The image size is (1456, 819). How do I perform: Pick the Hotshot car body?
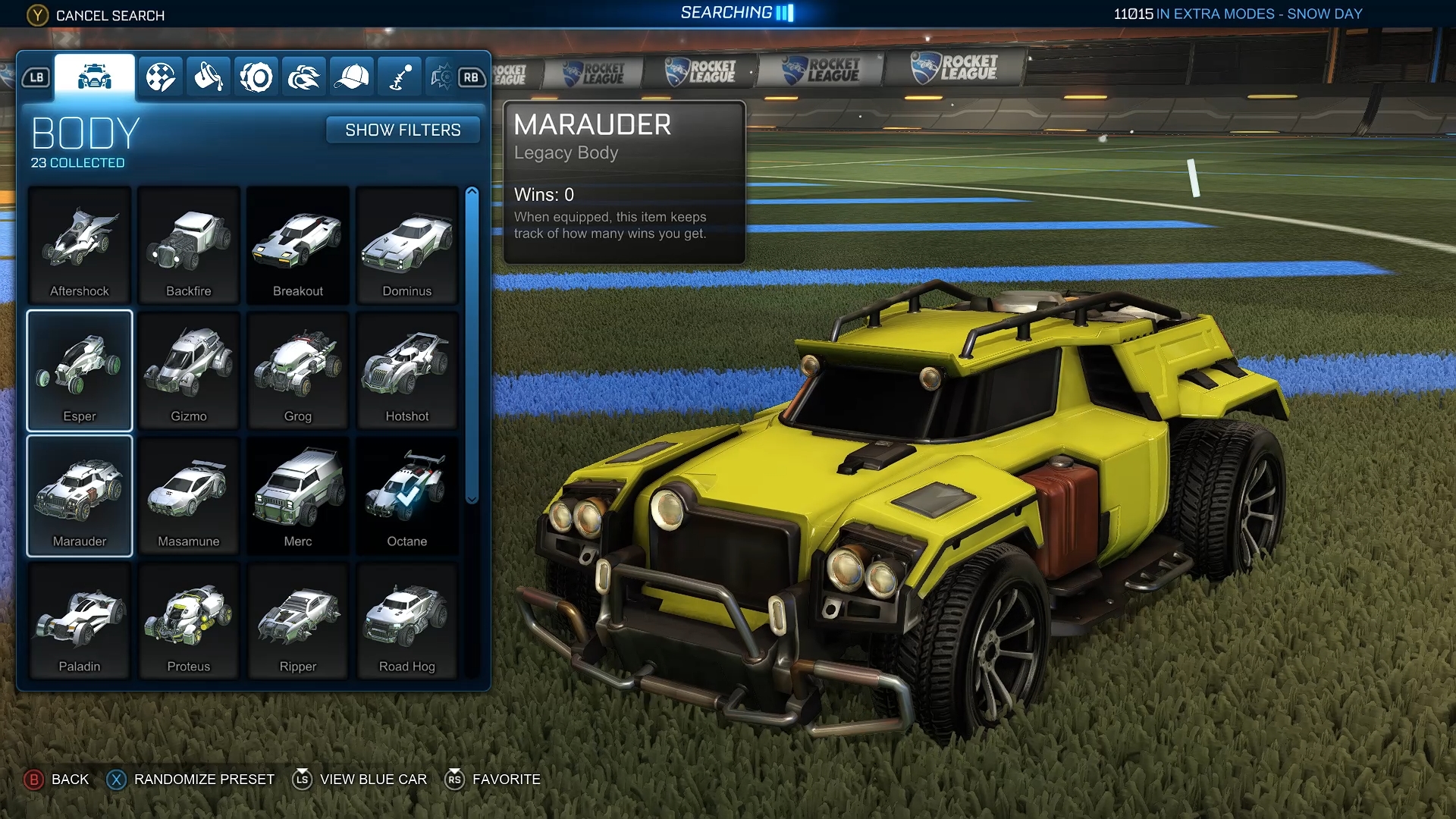pos(407,371)
